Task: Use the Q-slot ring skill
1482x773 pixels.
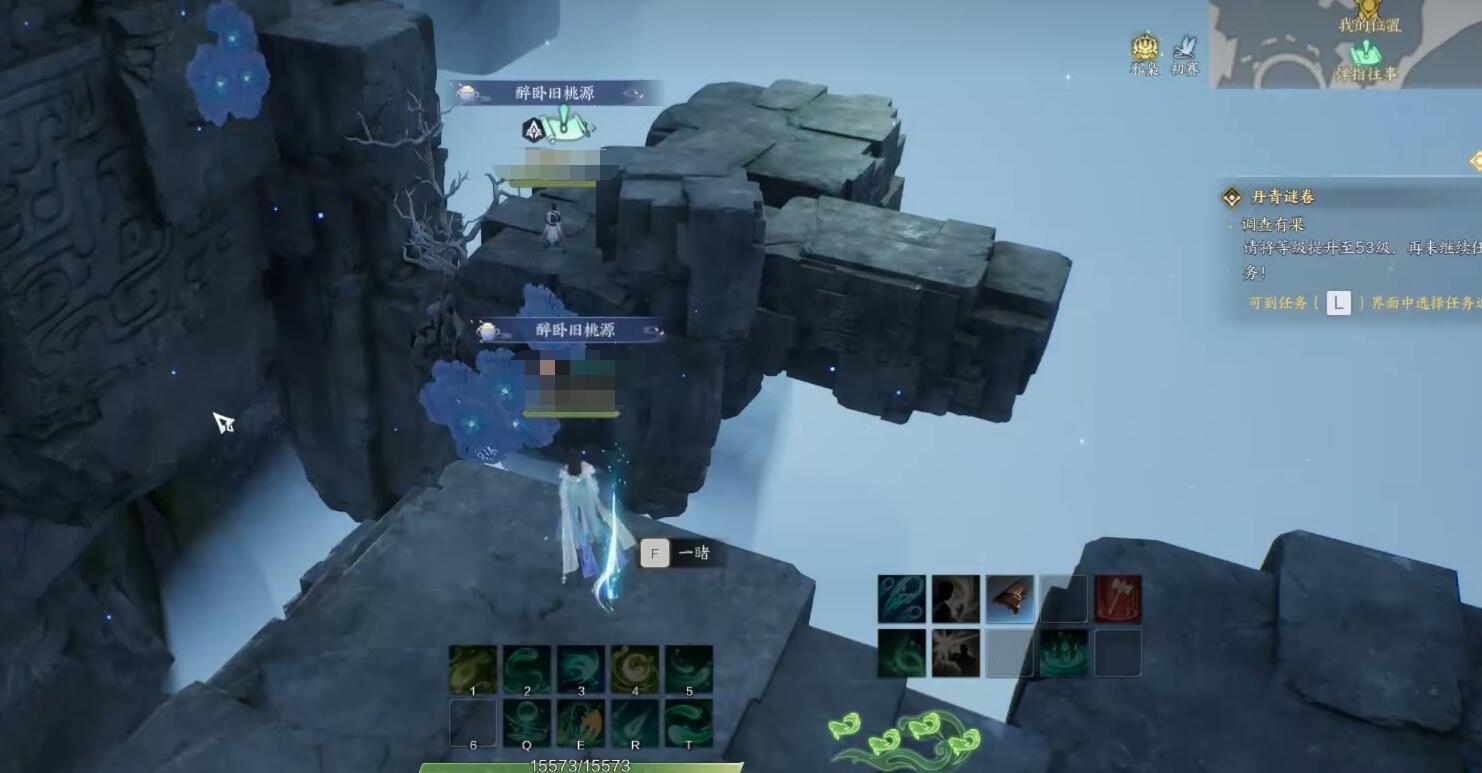Action: click(527, 722)
